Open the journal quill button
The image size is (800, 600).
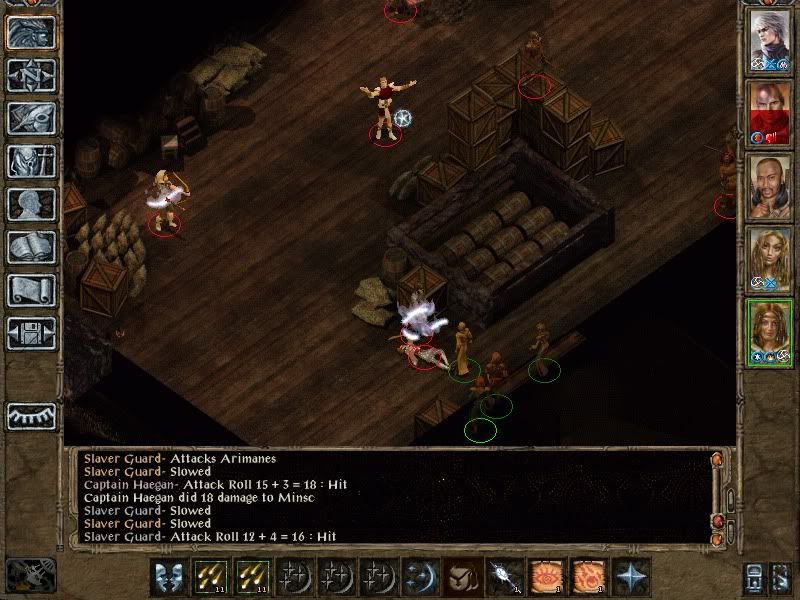(x=31, y=118)
